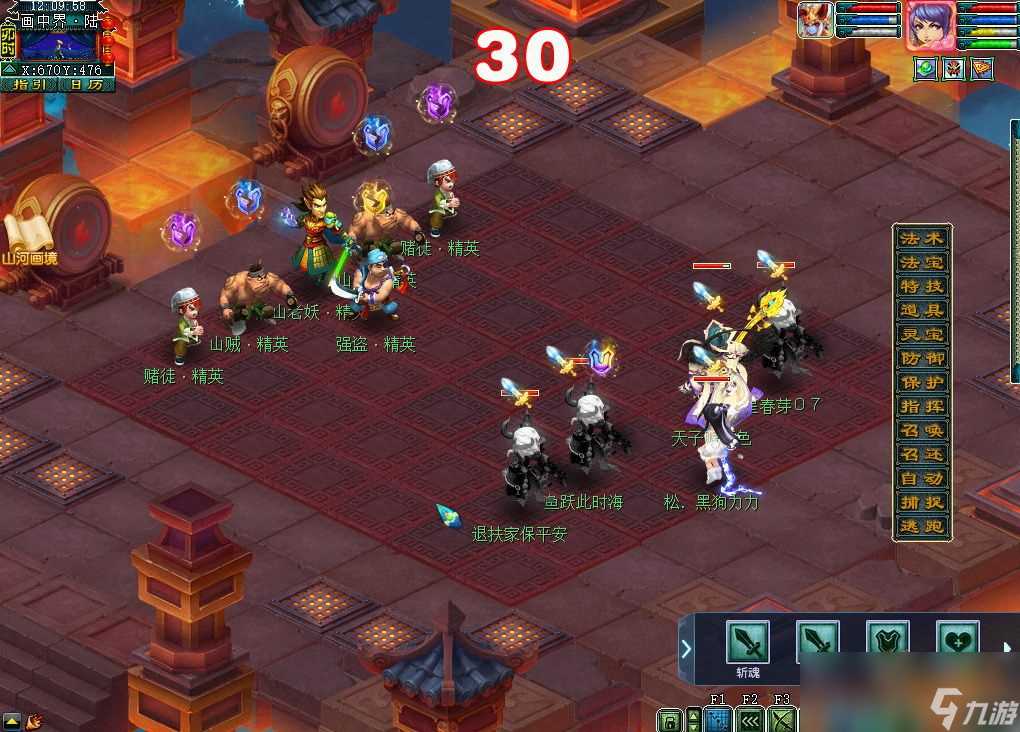Choose the 法宝 battle command

coord(921,263)
